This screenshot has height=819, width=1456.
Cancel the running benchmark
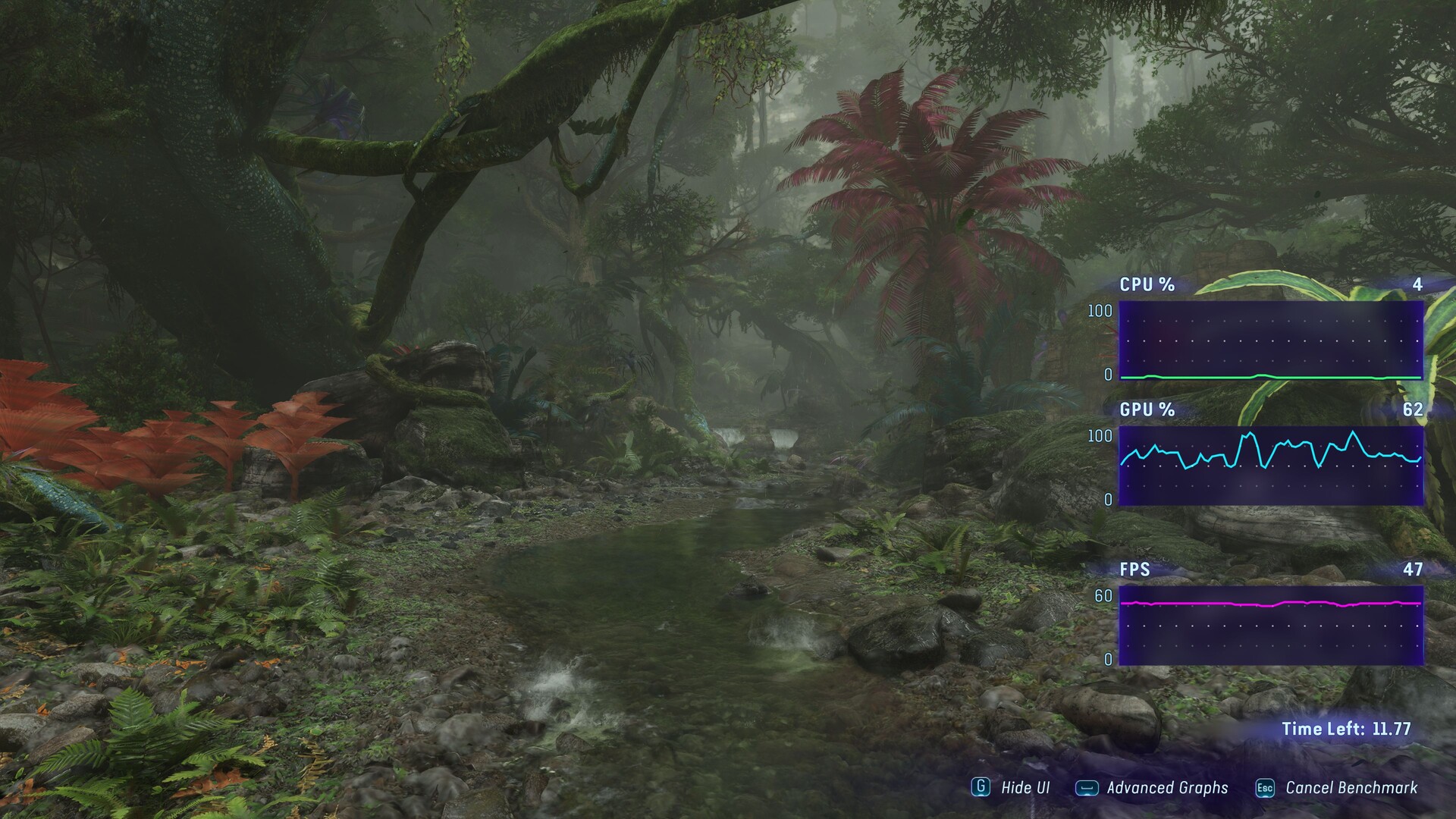[1338, 788]
